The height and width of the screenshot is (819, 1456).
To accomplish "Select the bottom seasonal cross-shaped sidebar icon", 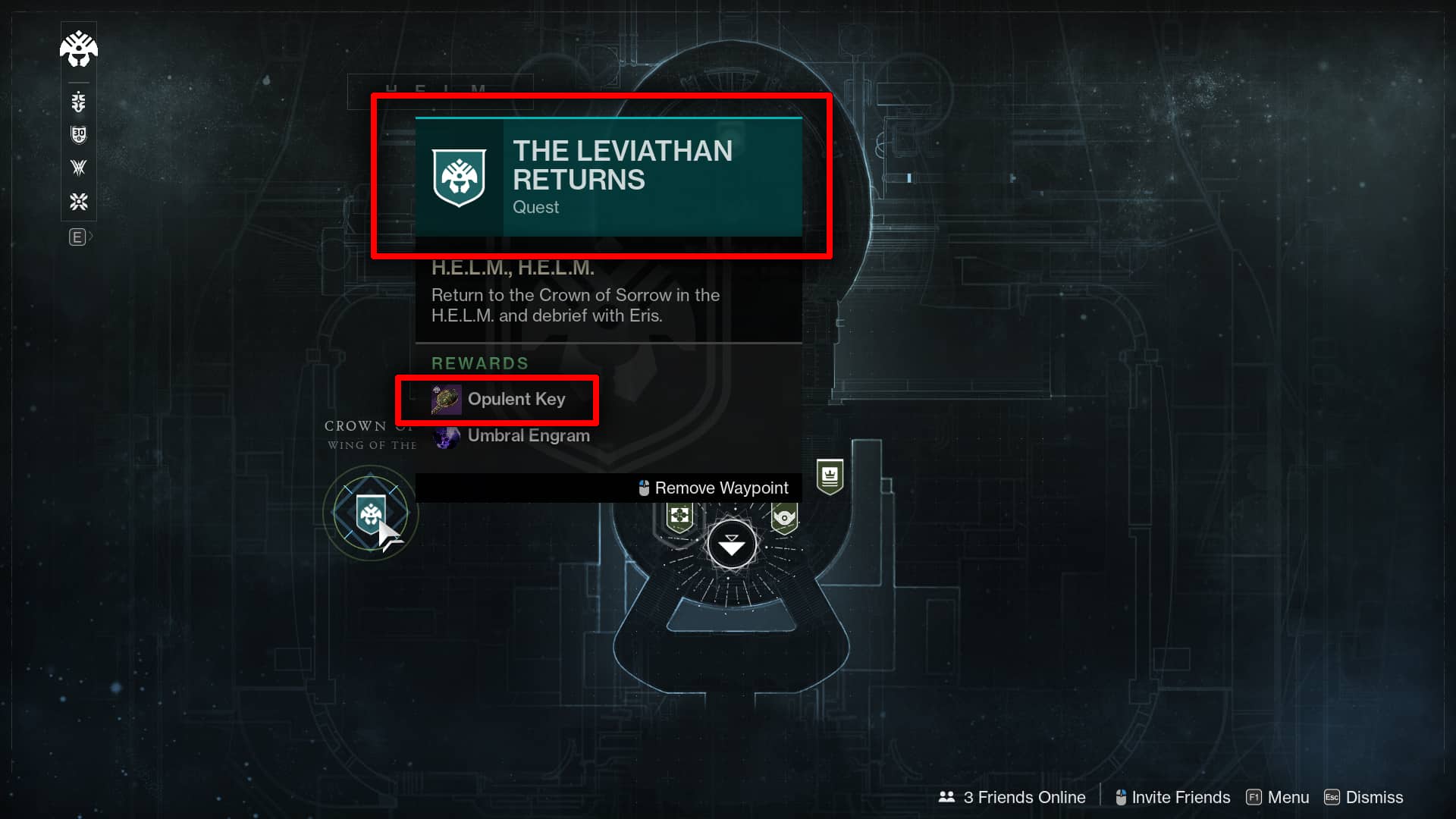I will pos(78,202).
